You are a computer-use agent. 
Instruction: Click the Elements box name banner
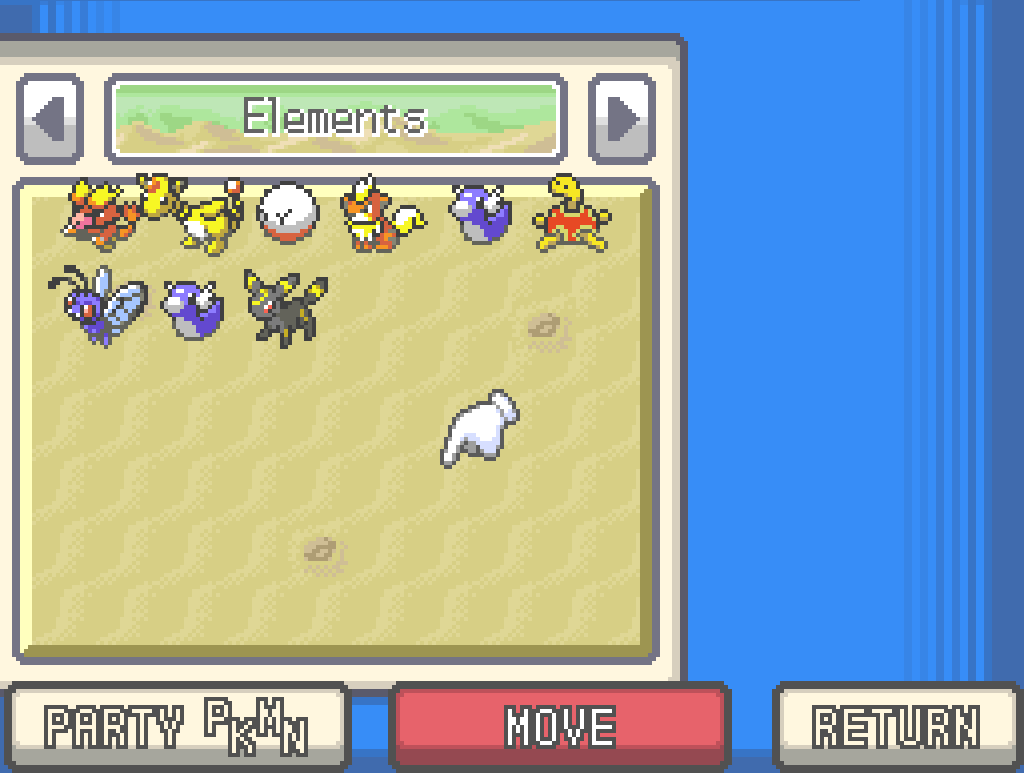pos(335,119)
